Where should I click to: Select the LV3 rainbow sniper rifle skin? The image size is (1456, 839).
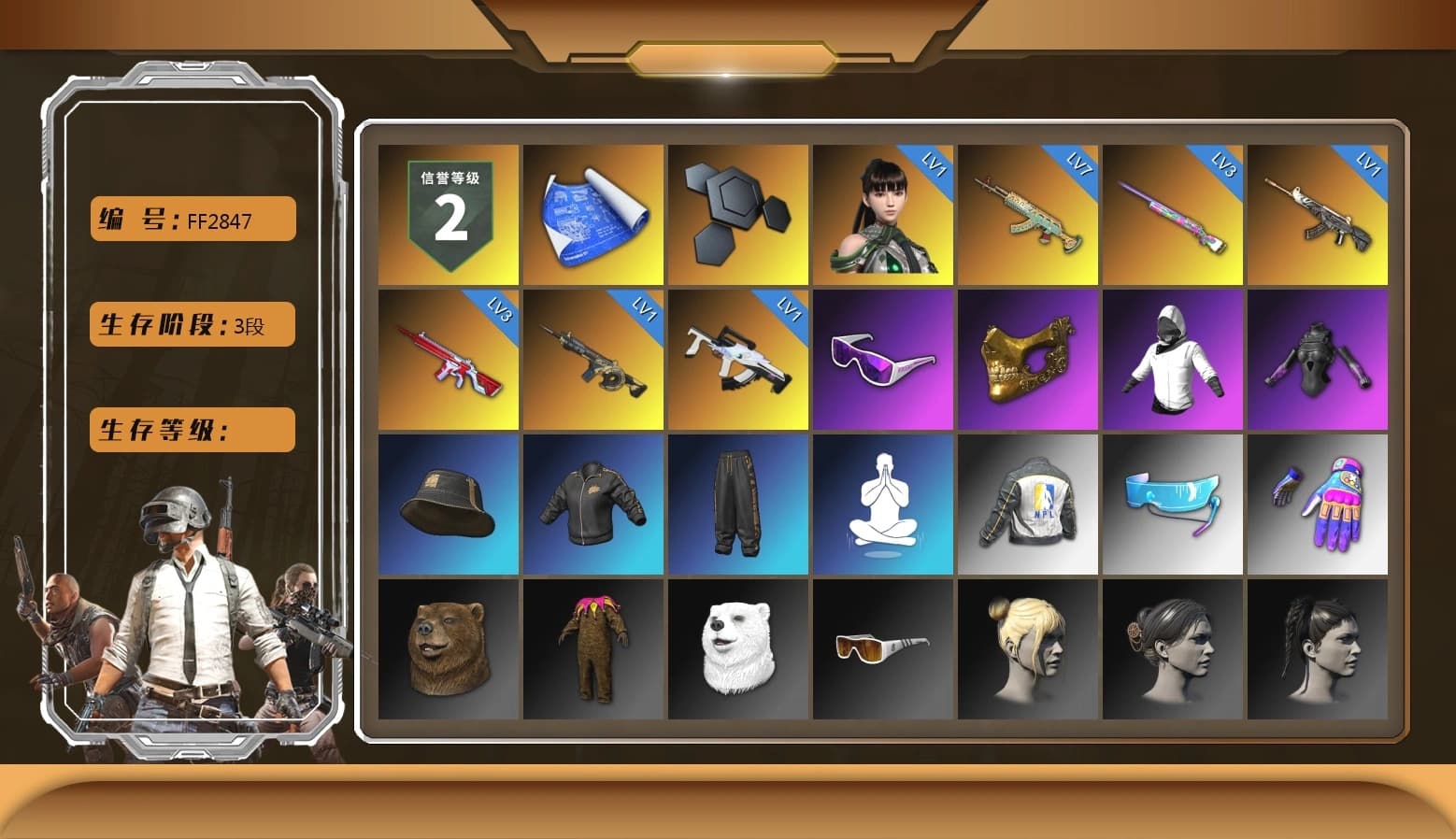coord(1173,212)
